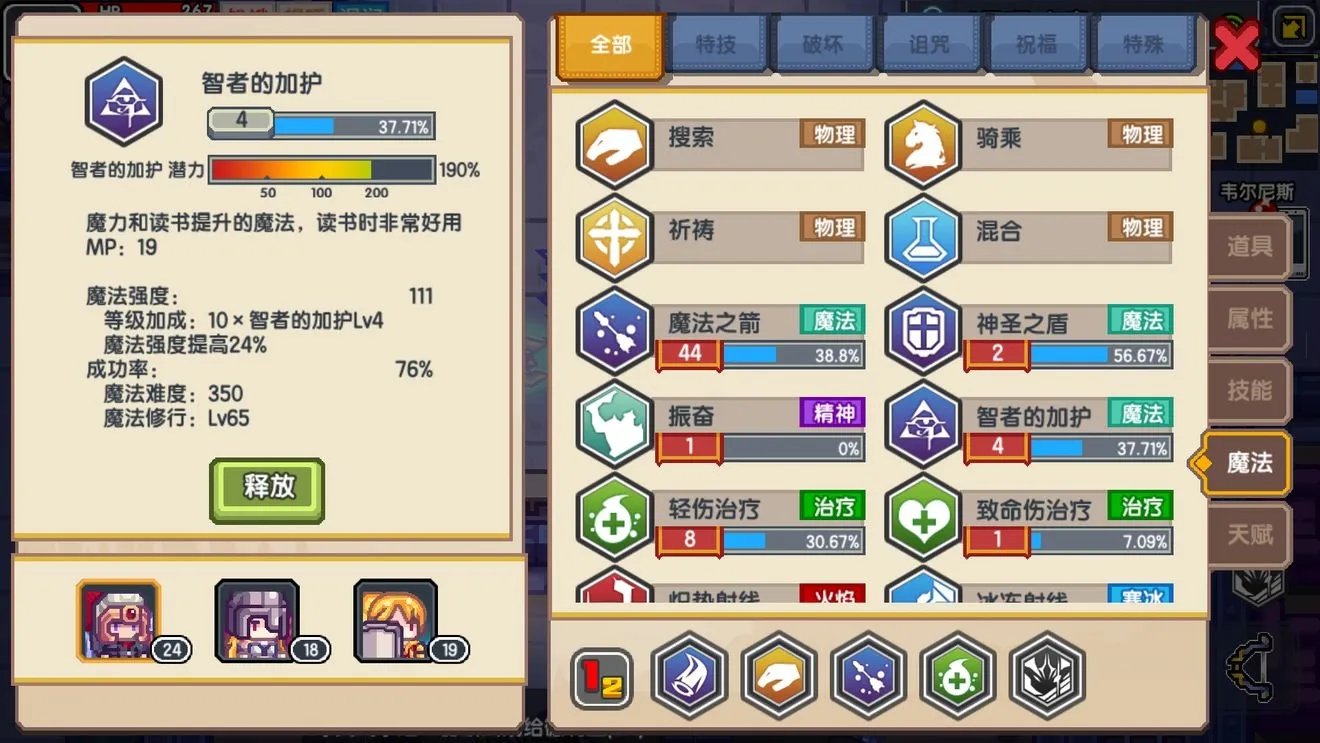This screenshot has width=1320, height=743.
Task: Click the 振奋 spirit skill icon
Action: tap(613, 425)
